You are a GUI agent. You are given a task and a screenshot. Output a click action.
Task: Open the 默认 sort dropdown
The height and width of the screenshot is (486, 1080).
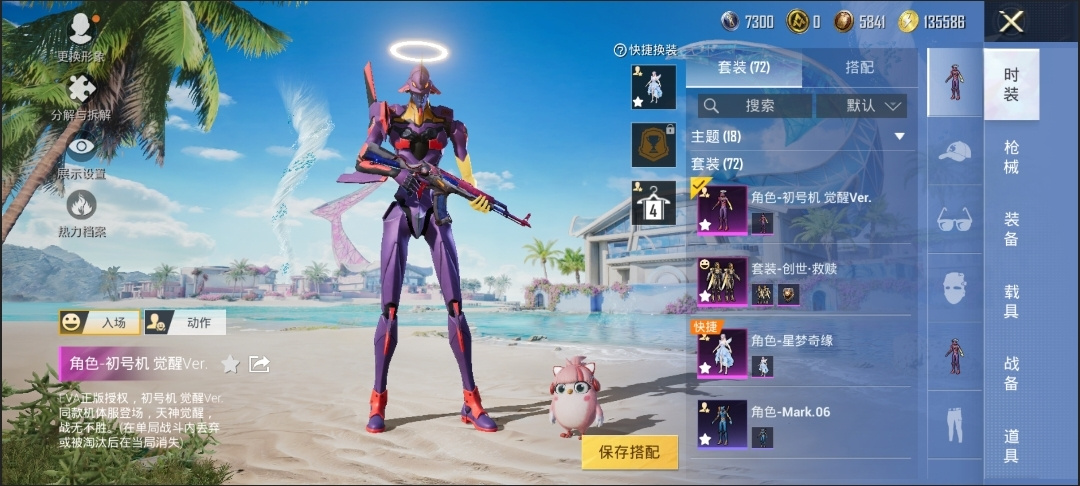pyautogui.click(x=862, y=105)
